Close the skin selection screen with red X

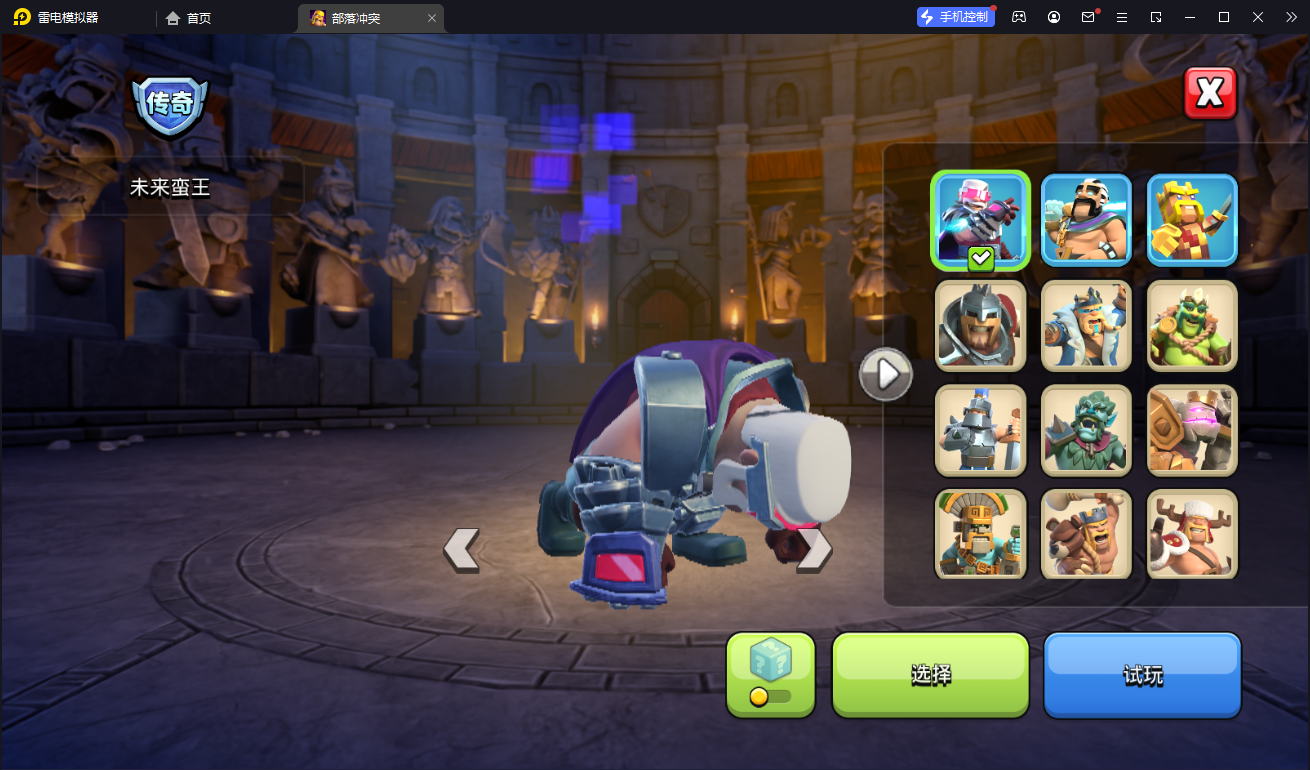coord(1210,93)
